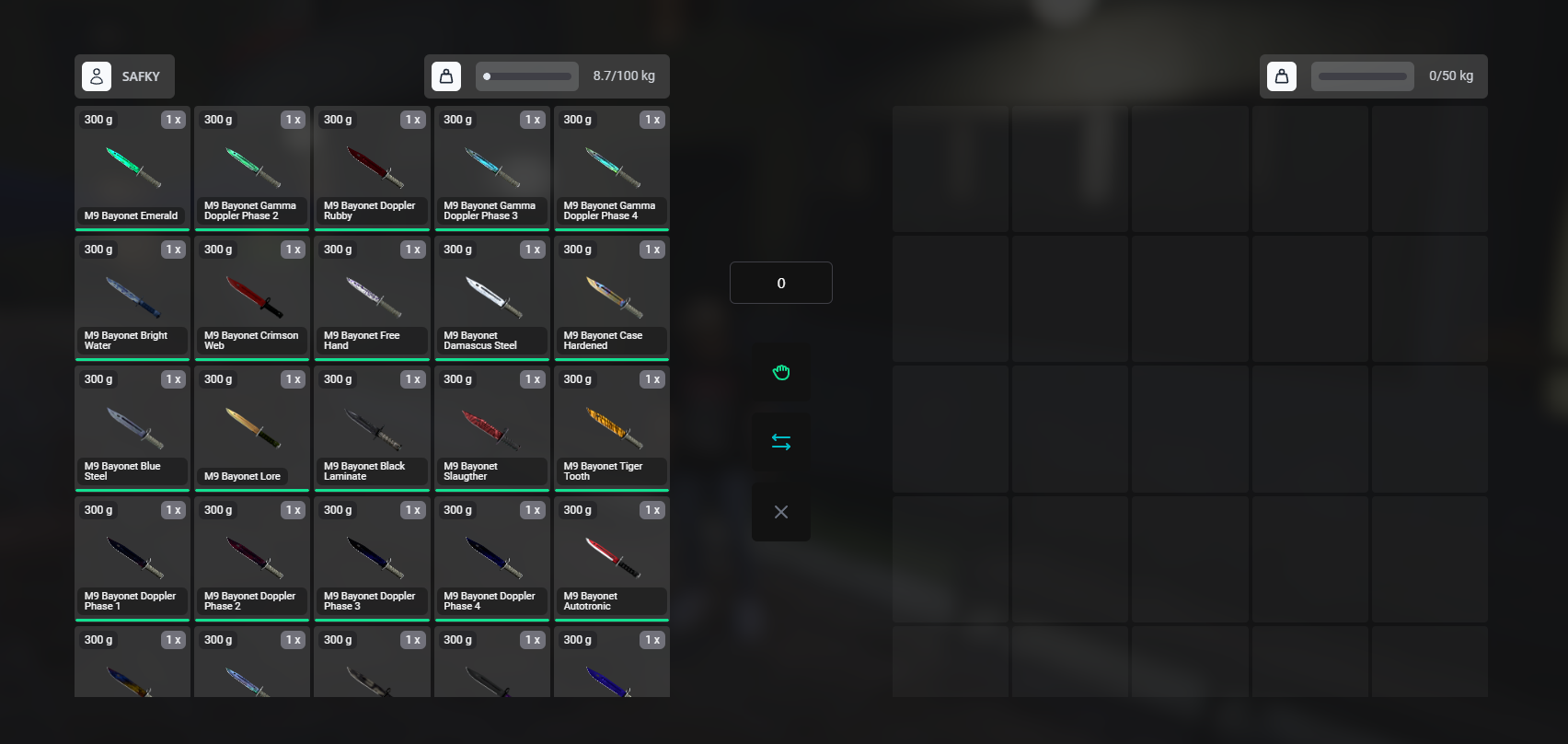Select the M9 Bayonet Slaugther item

click(491, 427)
